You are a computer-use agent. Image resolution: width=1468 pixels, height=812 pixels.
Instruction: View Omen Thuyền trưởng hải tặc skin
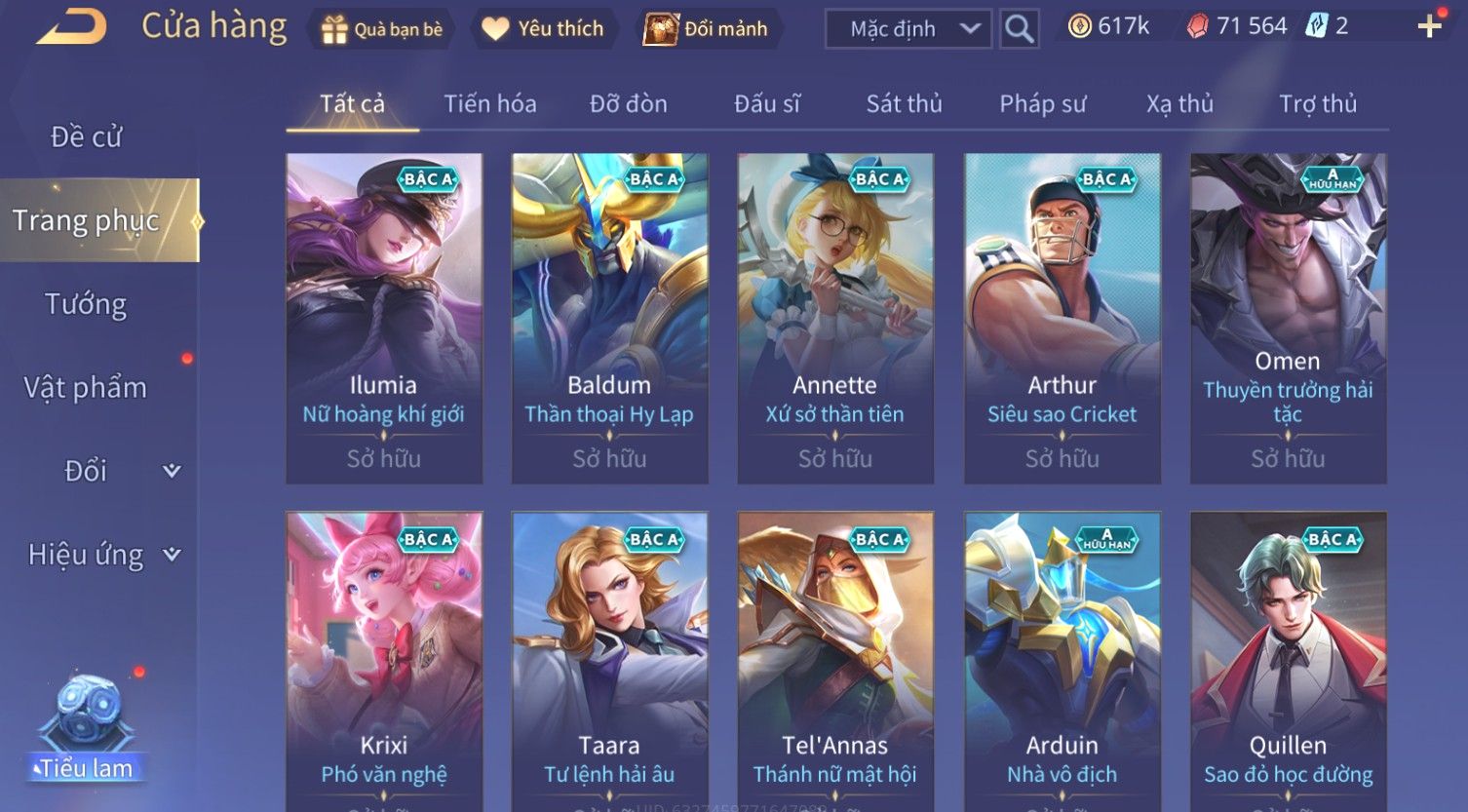point(1288,318)
